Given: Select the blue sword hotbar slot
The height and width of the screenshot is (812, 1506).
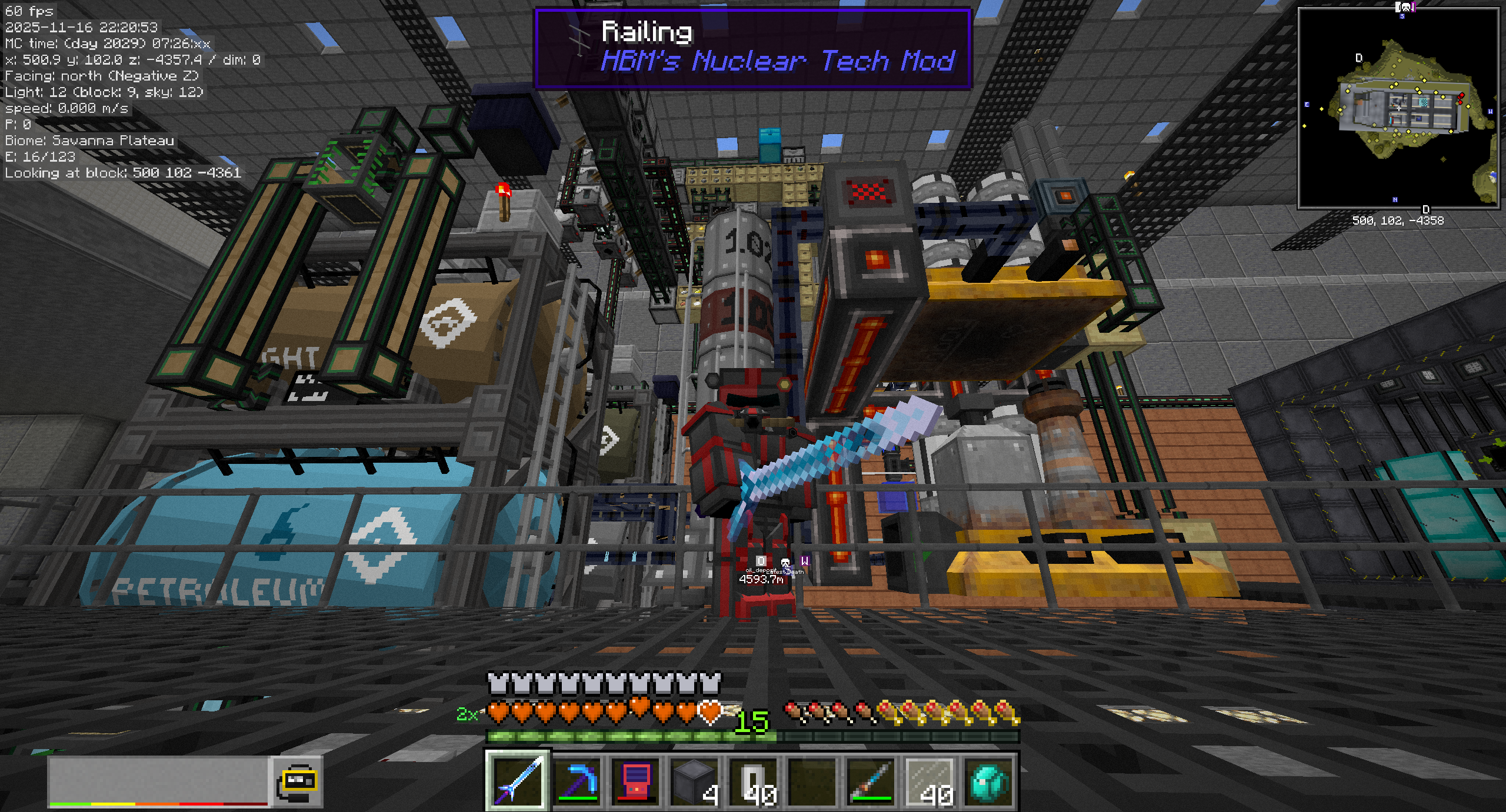Looking at the screenshot, I should (518, 780).
